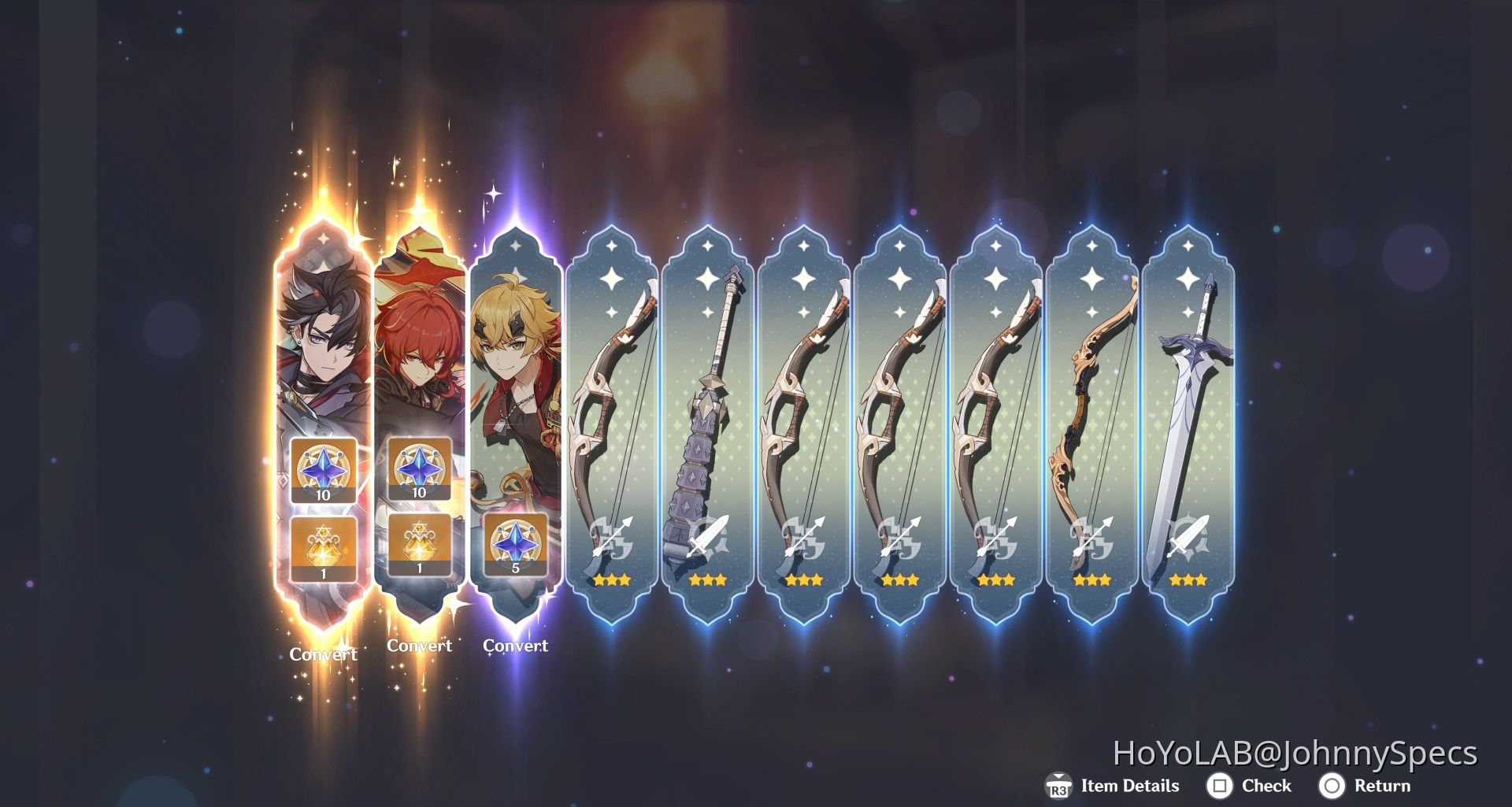Click the Circle button icon beside Return

(1332, 786)
